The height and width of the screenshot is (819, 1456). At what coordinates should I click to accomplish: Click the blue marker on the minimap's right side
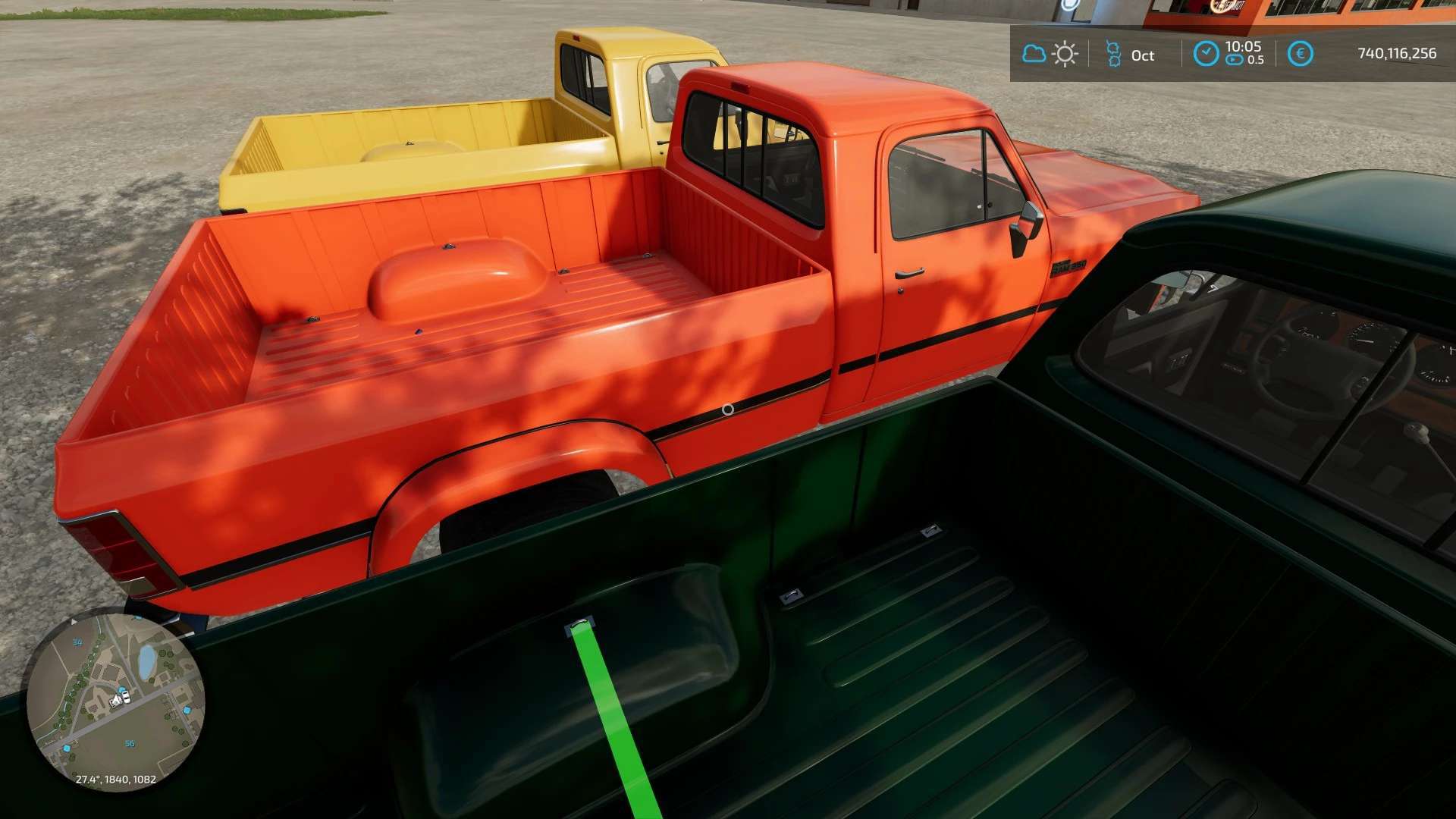tap(186, 710)
